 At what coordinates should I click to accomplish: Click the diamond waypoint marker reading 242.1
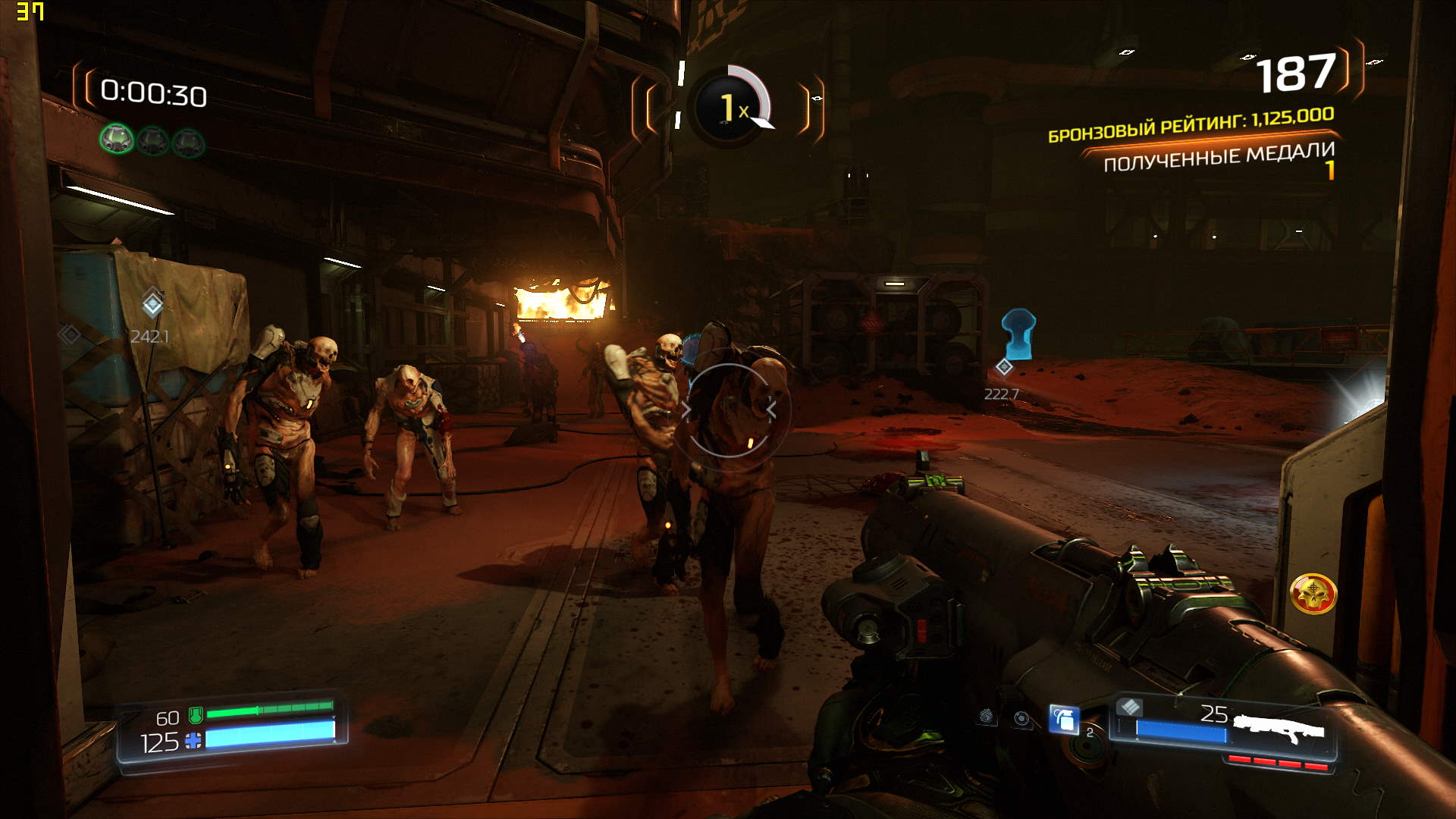[x=152, y=304]
